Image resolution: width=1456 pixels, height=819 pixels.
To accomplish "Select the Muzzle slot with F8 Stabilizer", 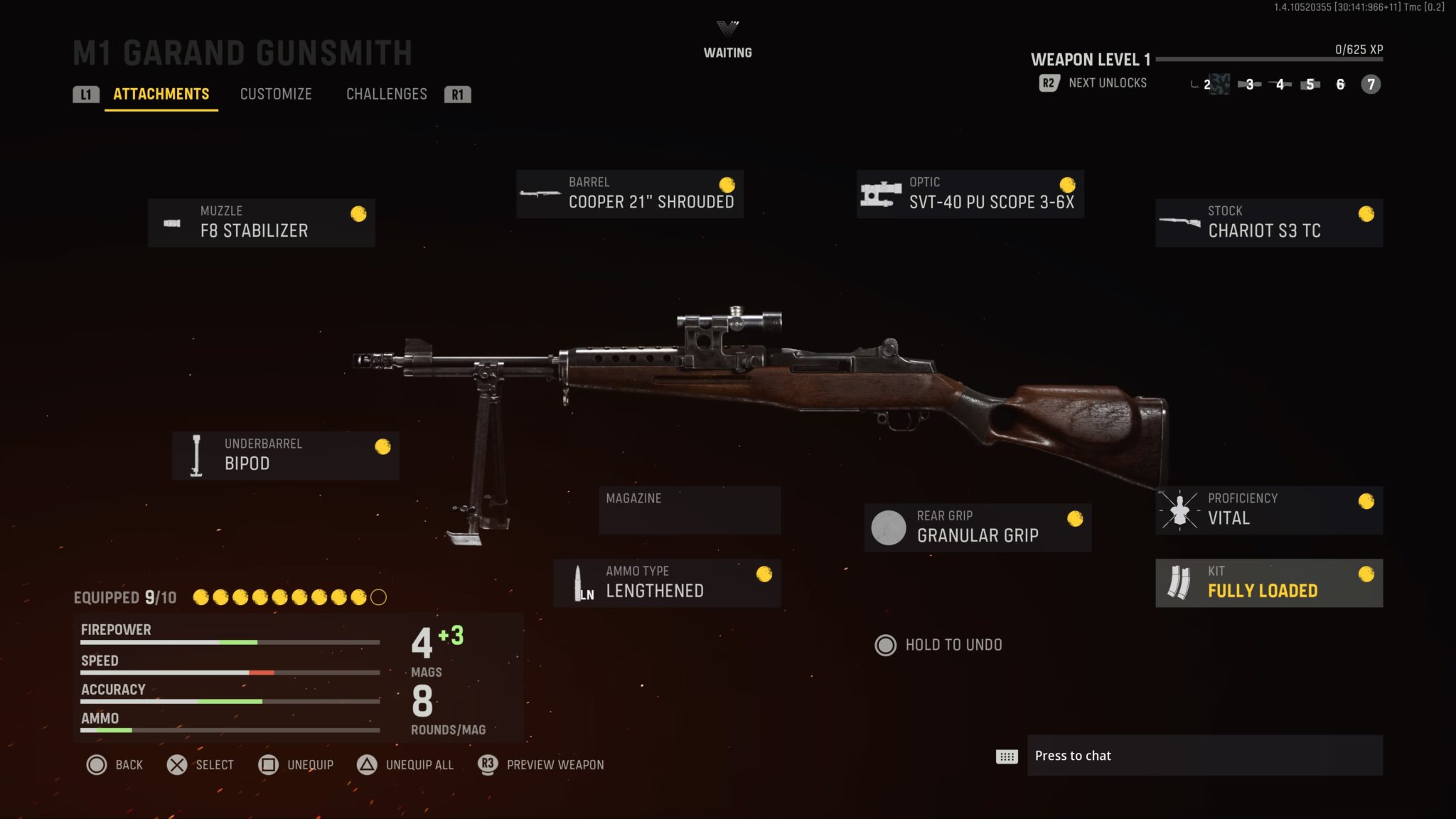I will 261,222.
